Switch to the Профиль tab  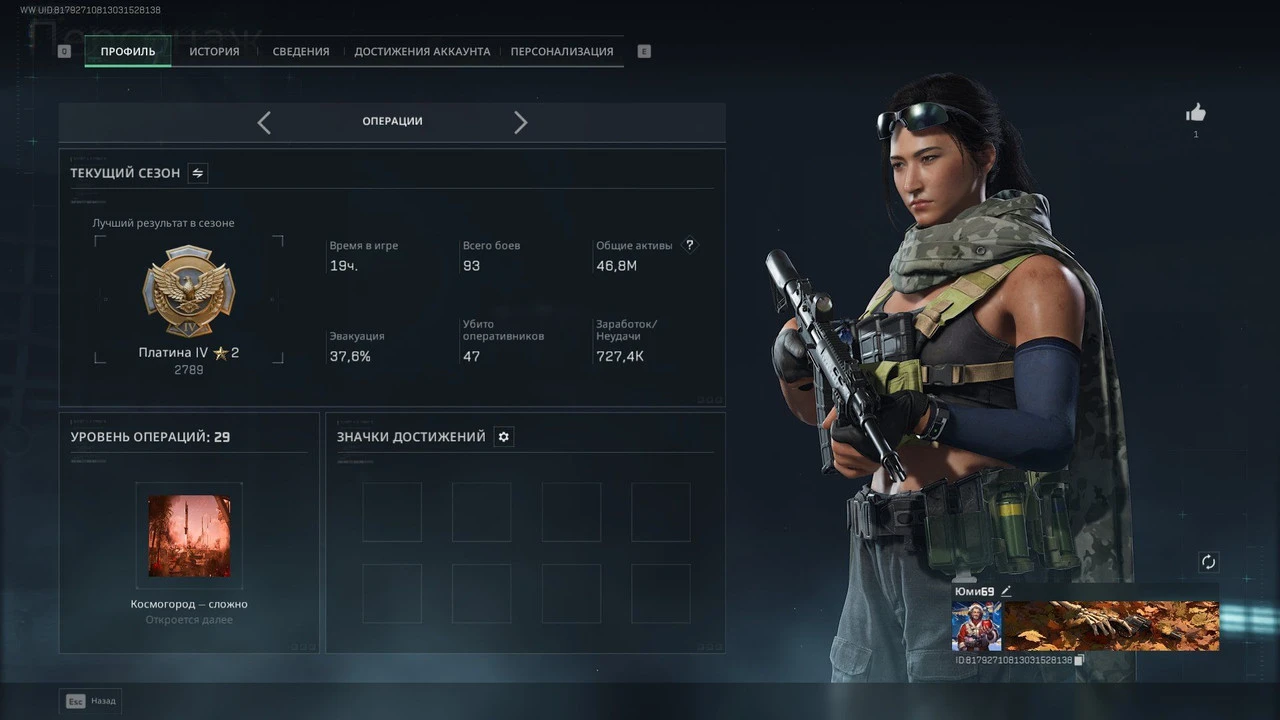pyautogui.click(x=128, y=52)
